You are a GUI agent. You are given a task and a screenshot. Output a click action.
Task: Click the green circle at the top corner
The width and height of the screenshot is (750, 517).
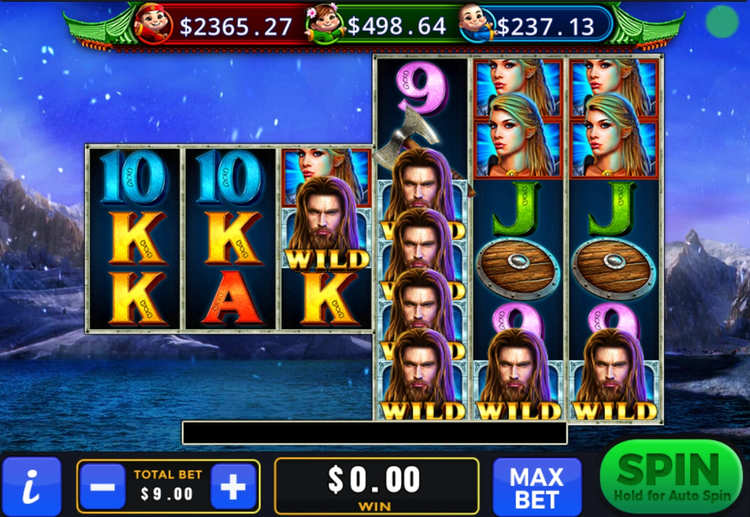[x=721, y=21]
